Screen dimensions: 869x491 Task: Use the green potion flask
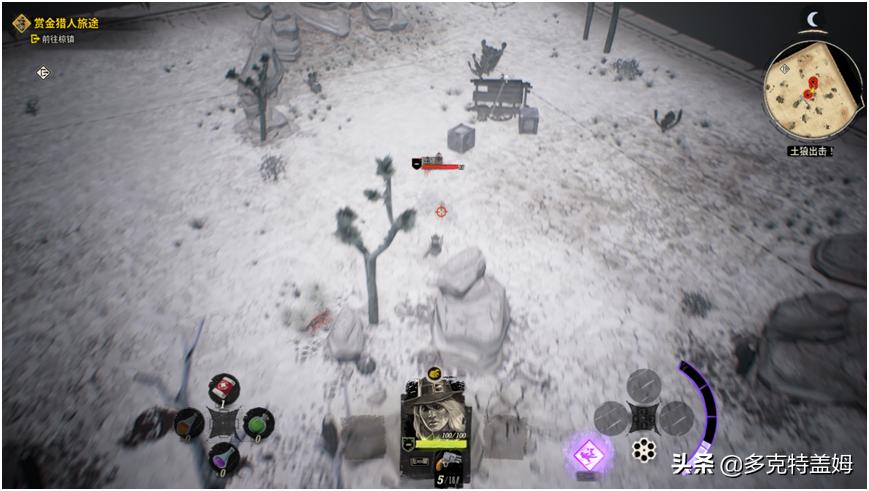[258, 423]
